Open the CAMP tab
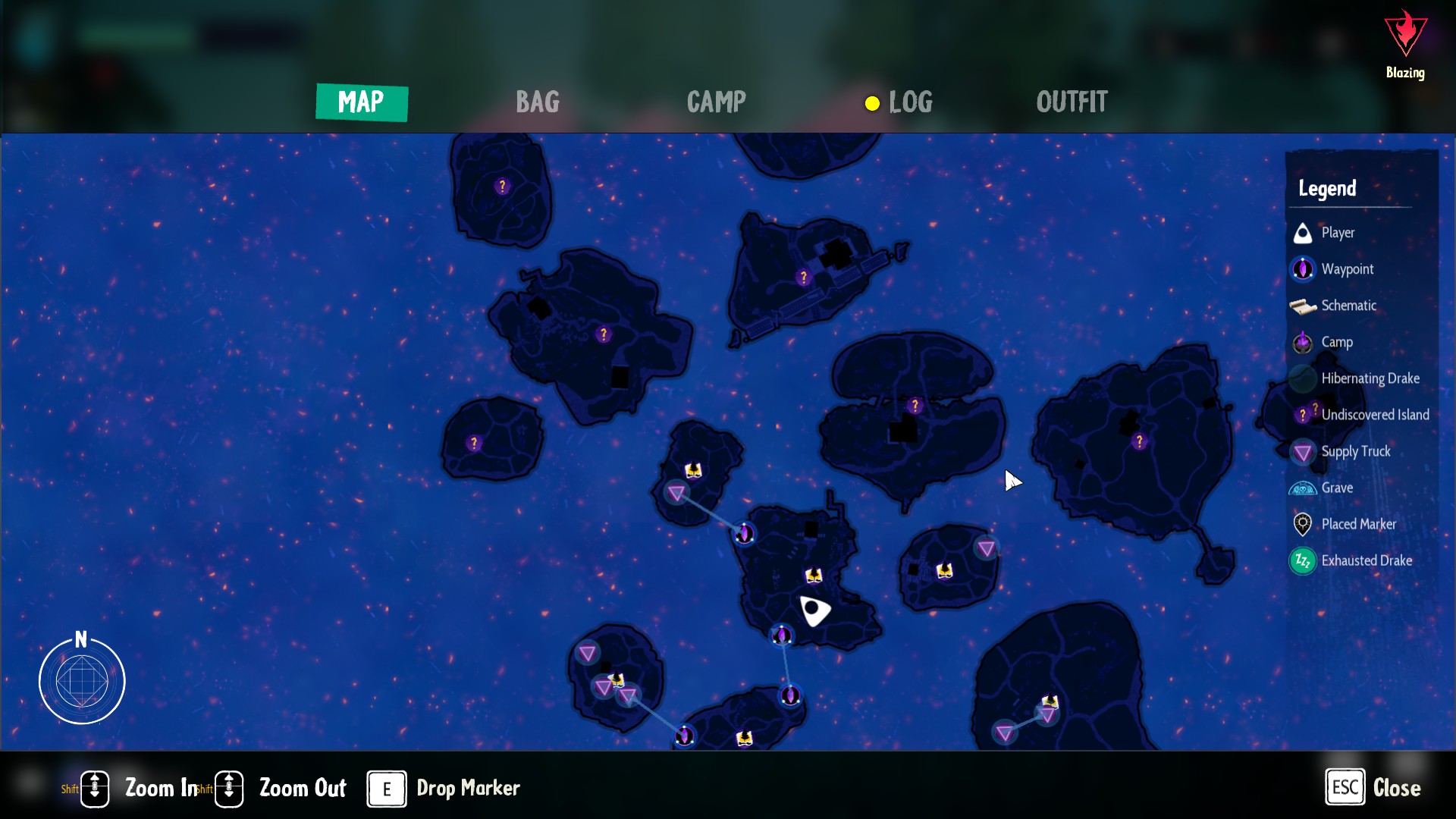Viewport: 1456px width, 819px height. [716, 102]
